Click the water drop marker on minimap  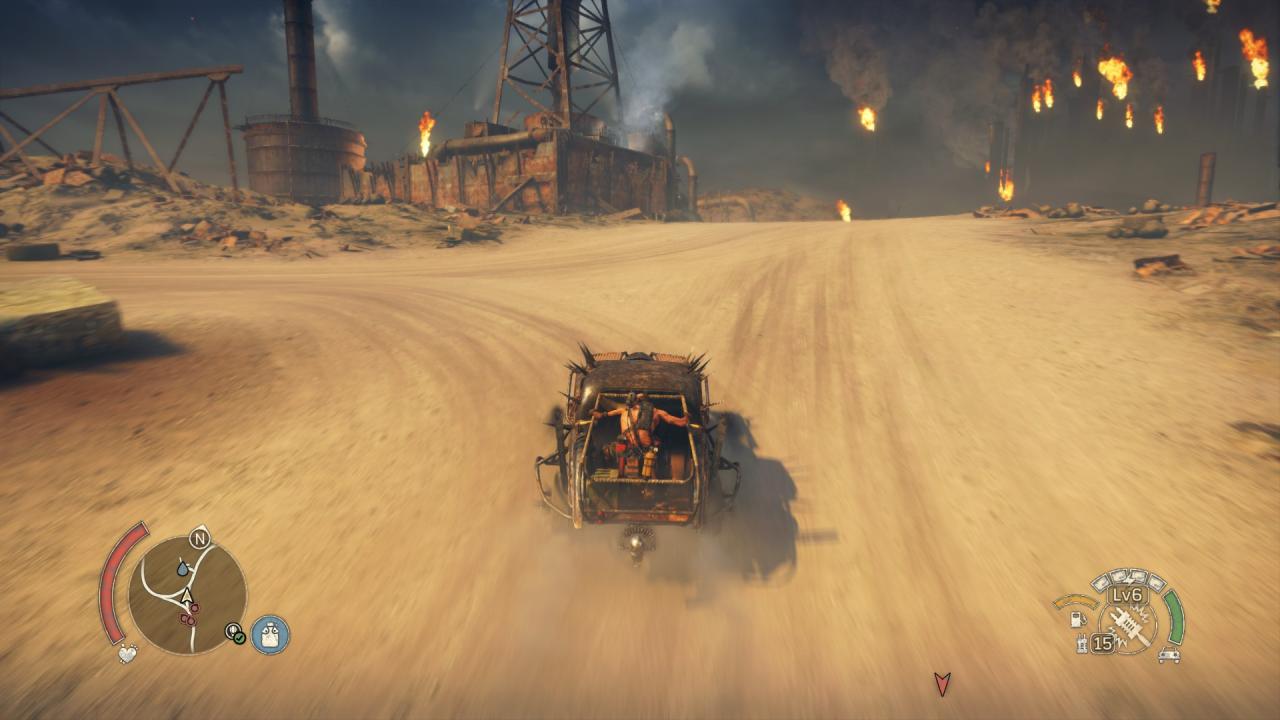pos(183,568)
